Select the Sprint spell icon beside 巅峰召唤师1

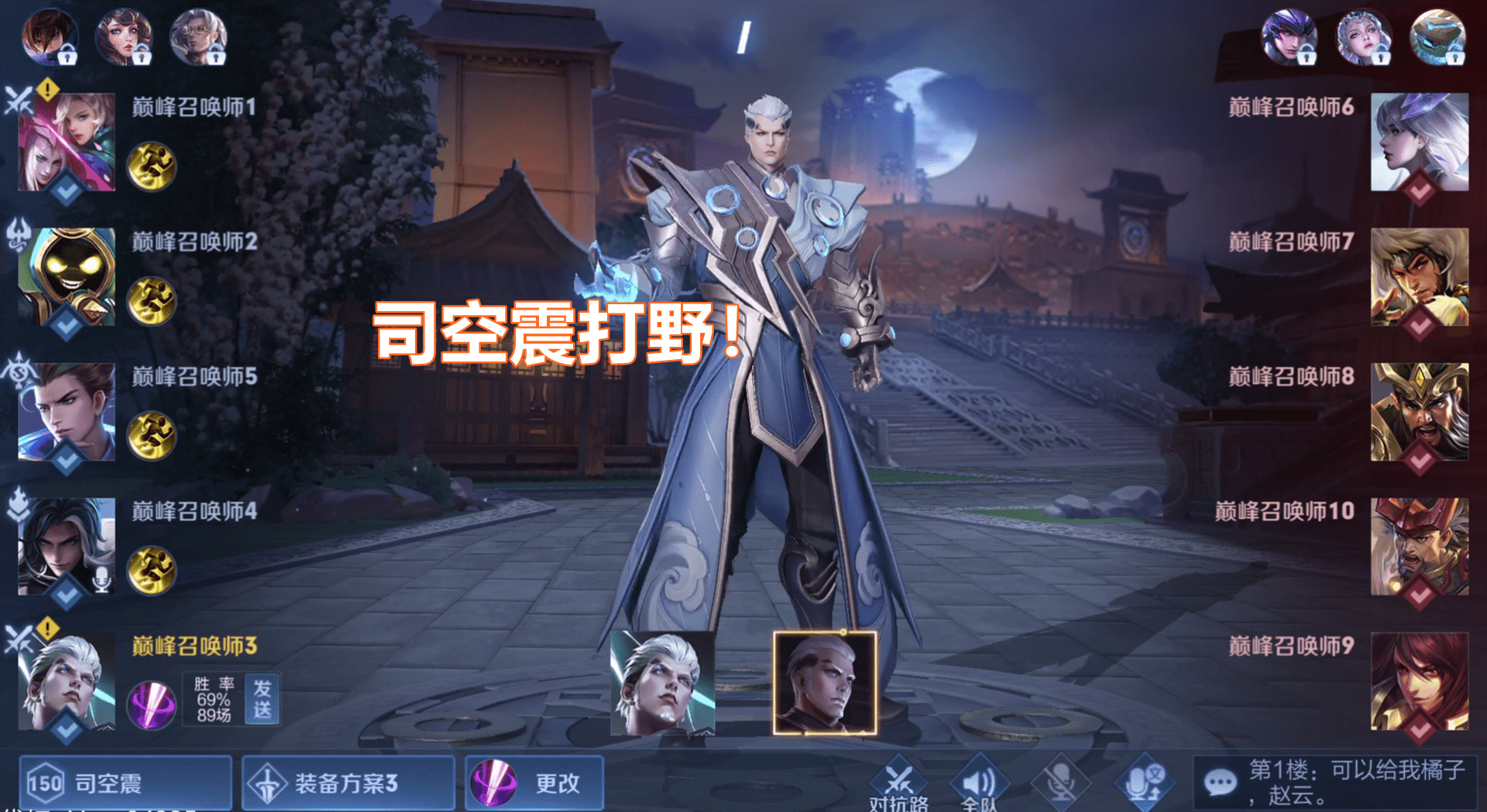click(x=152, y=166)
